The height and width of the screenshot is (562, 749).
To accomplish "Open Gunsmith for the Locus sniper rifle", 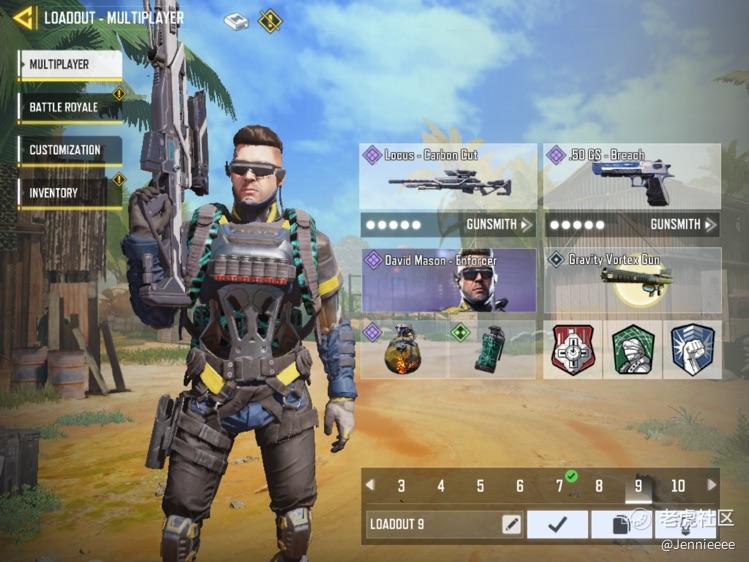I will point(498,225).
